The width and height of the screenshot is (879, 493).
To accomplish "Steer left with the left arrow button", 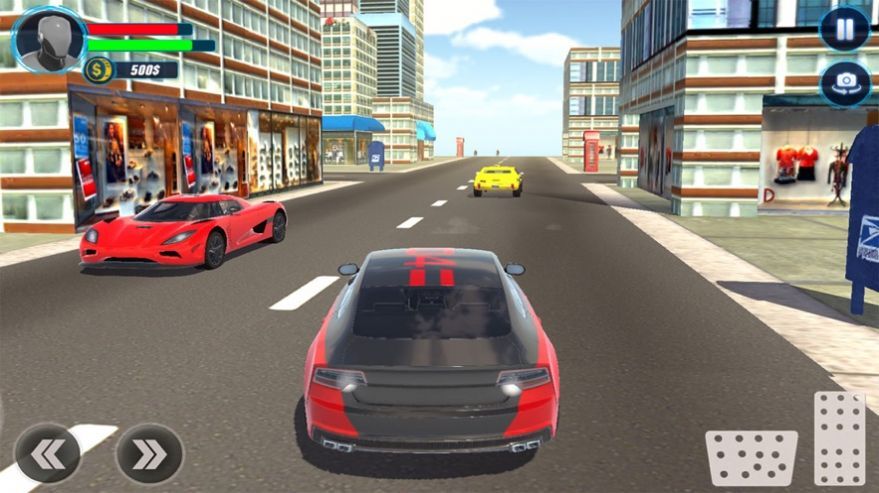I will pos(48,453).
